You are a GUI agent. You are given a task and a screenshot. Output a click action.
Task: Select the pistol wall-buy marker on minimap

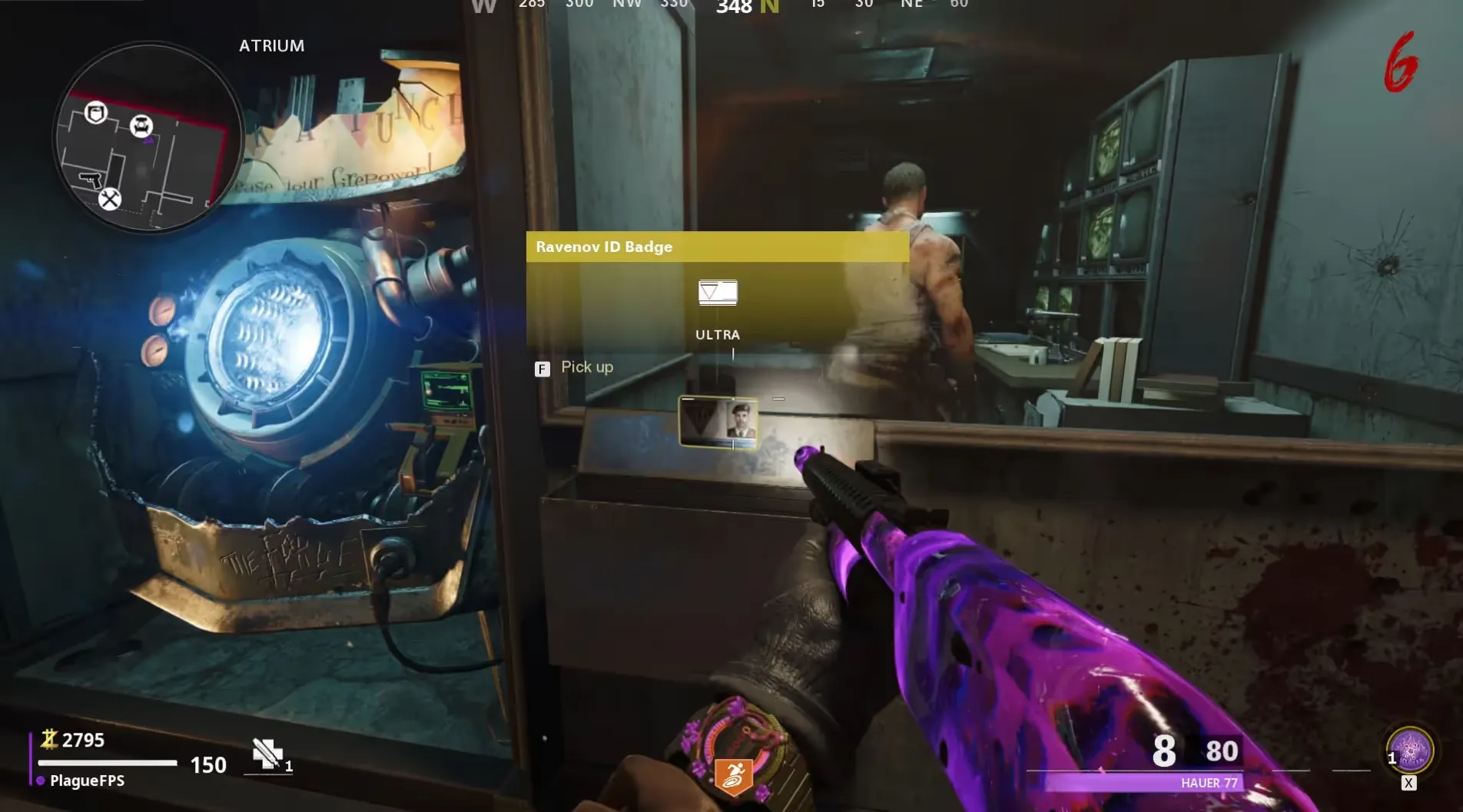click(91, 180)
